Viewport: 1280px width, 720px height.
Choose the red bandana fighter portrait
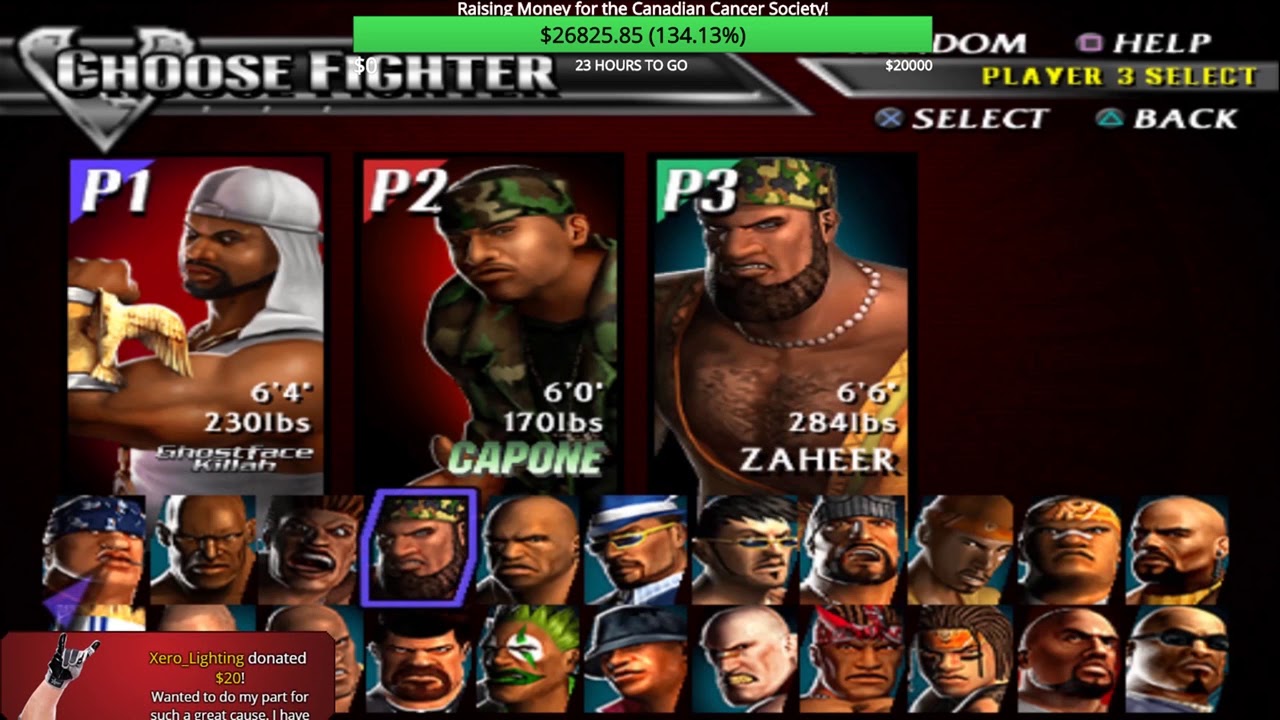coord(852,658)
